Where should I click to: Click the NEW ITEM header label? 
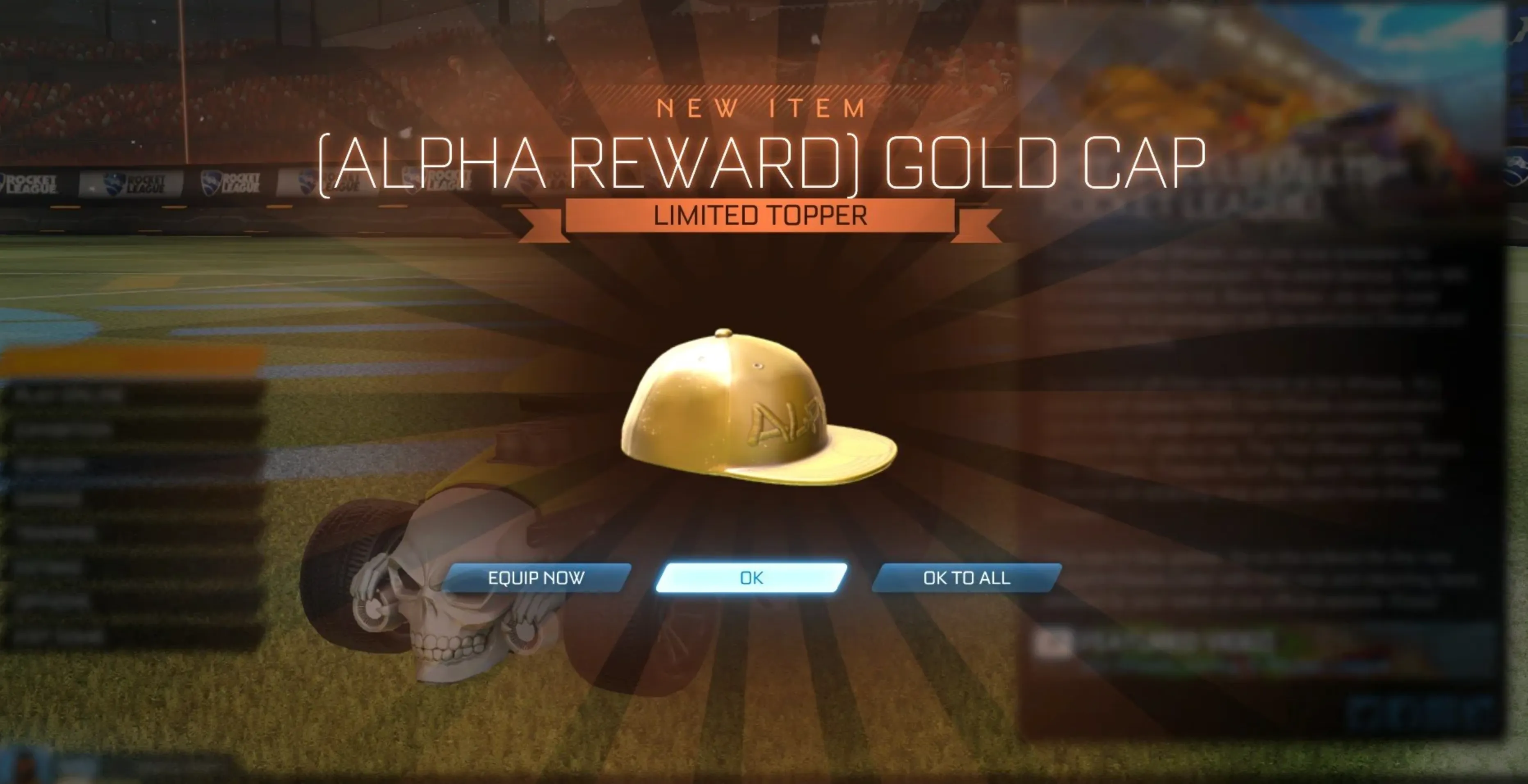point(761,108)
